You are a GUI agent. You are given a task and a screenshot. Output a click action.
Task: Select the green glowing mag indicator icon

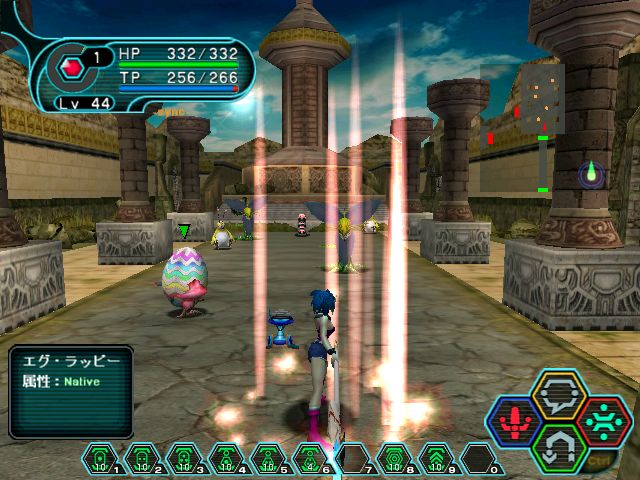[x=591, y=175]
